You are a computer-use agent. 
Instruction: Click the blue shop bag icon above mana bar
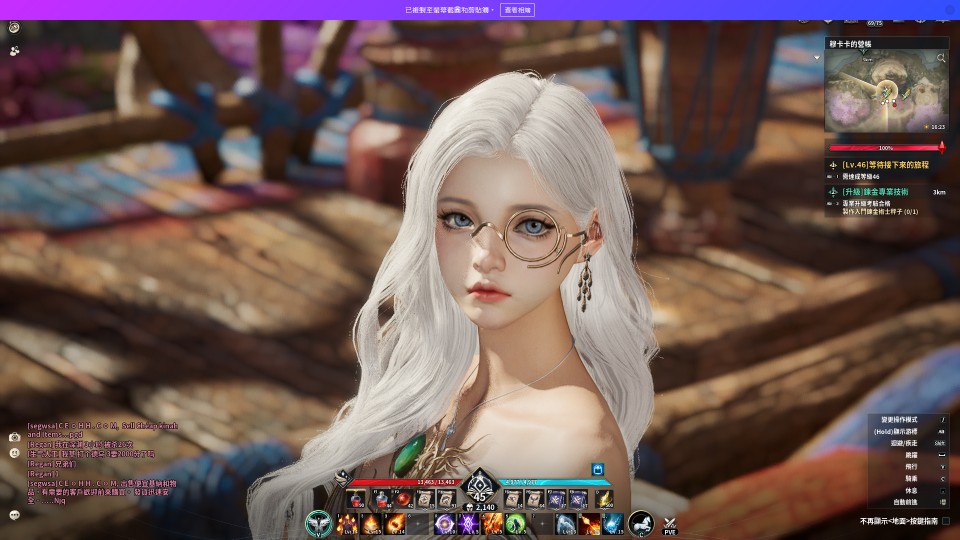(x=597, y=468)
